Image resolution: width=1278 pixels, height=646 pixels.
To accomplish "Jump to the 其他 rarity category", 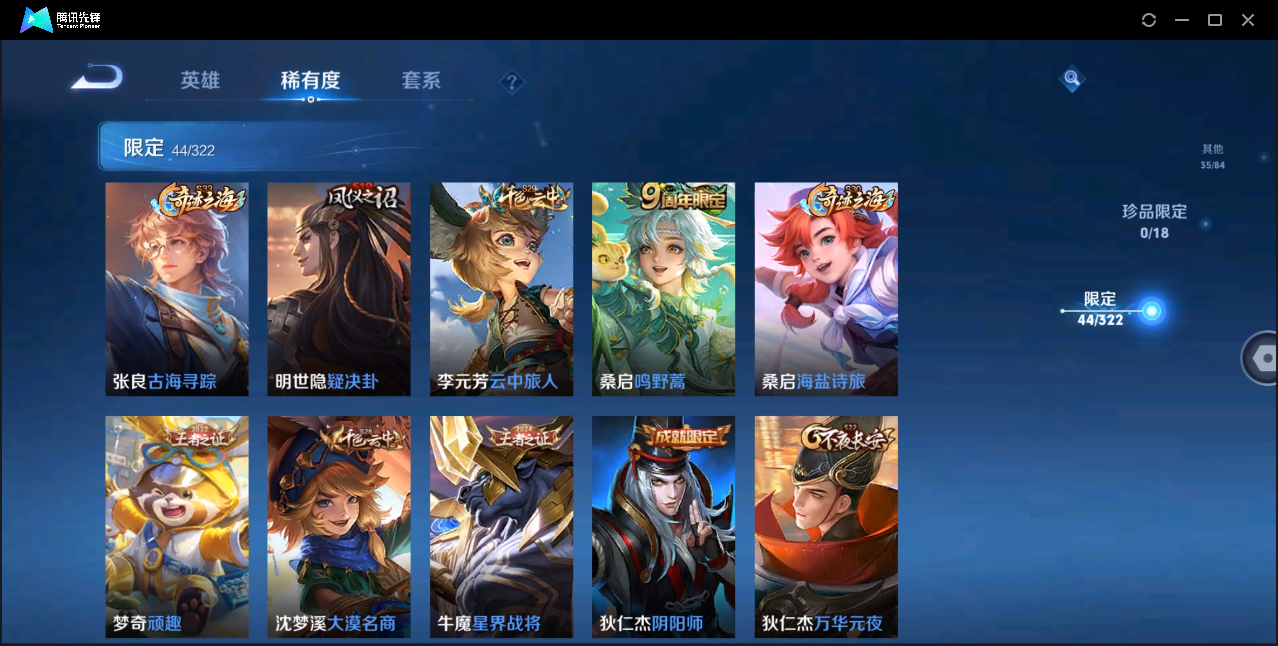I will [1212, 156].
